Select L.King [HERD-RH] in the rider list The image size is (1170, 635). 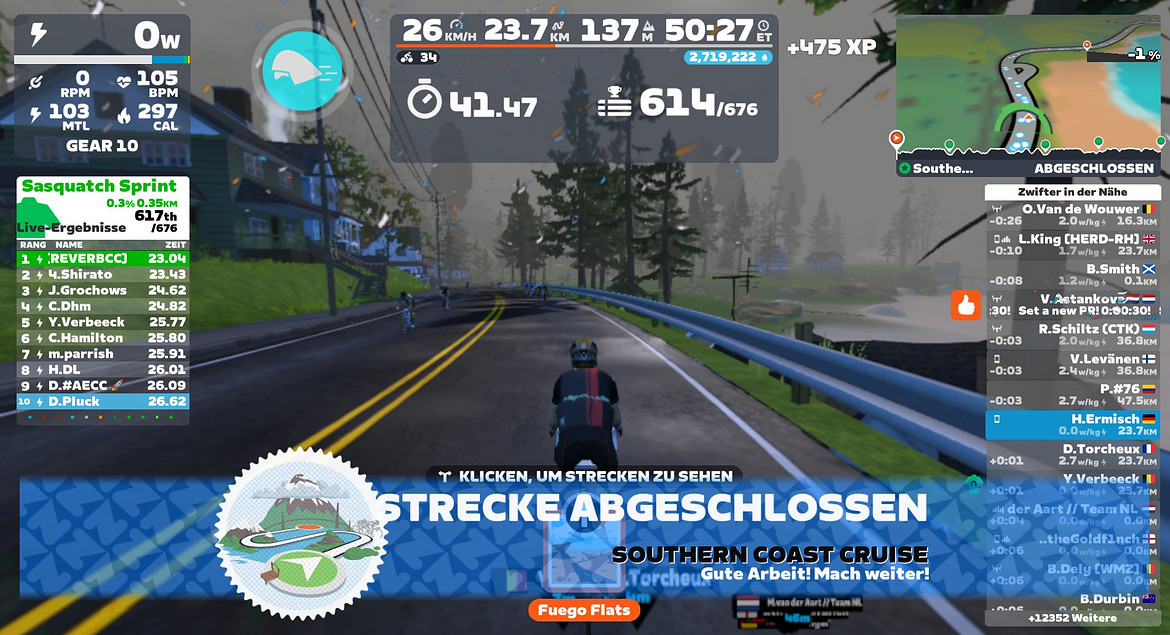click(1073, 245)
